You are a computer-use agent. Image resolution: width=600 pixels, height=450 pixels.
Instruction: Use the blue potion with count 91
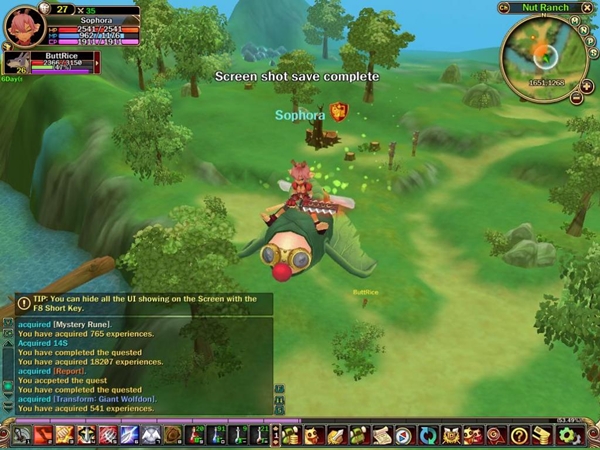pos(217,435)
